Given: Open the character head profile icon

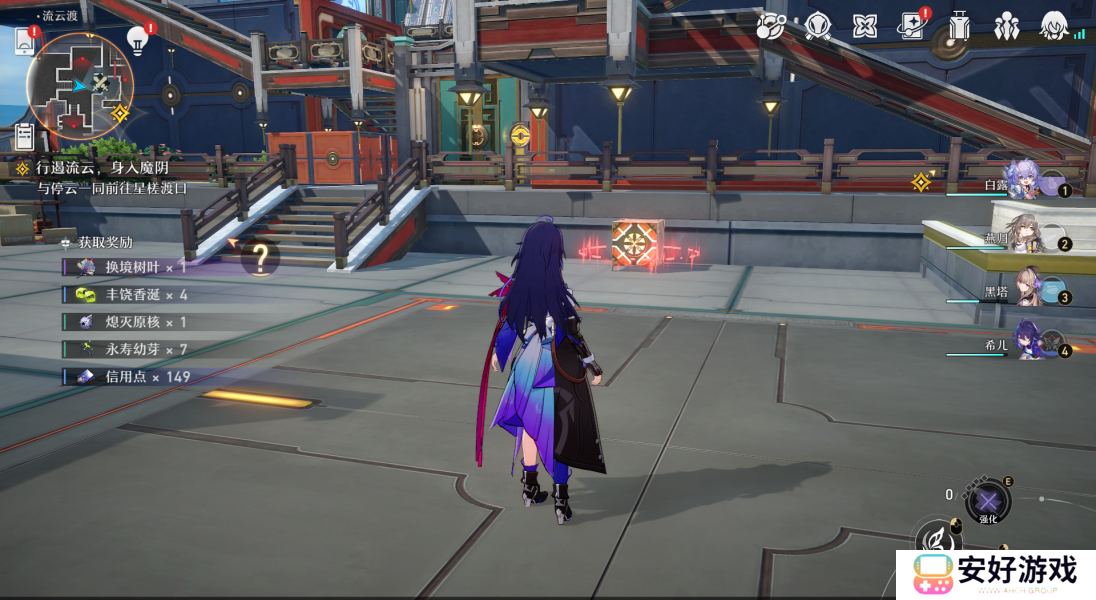Looking at the screenshot, I should tap(1053, 27).
